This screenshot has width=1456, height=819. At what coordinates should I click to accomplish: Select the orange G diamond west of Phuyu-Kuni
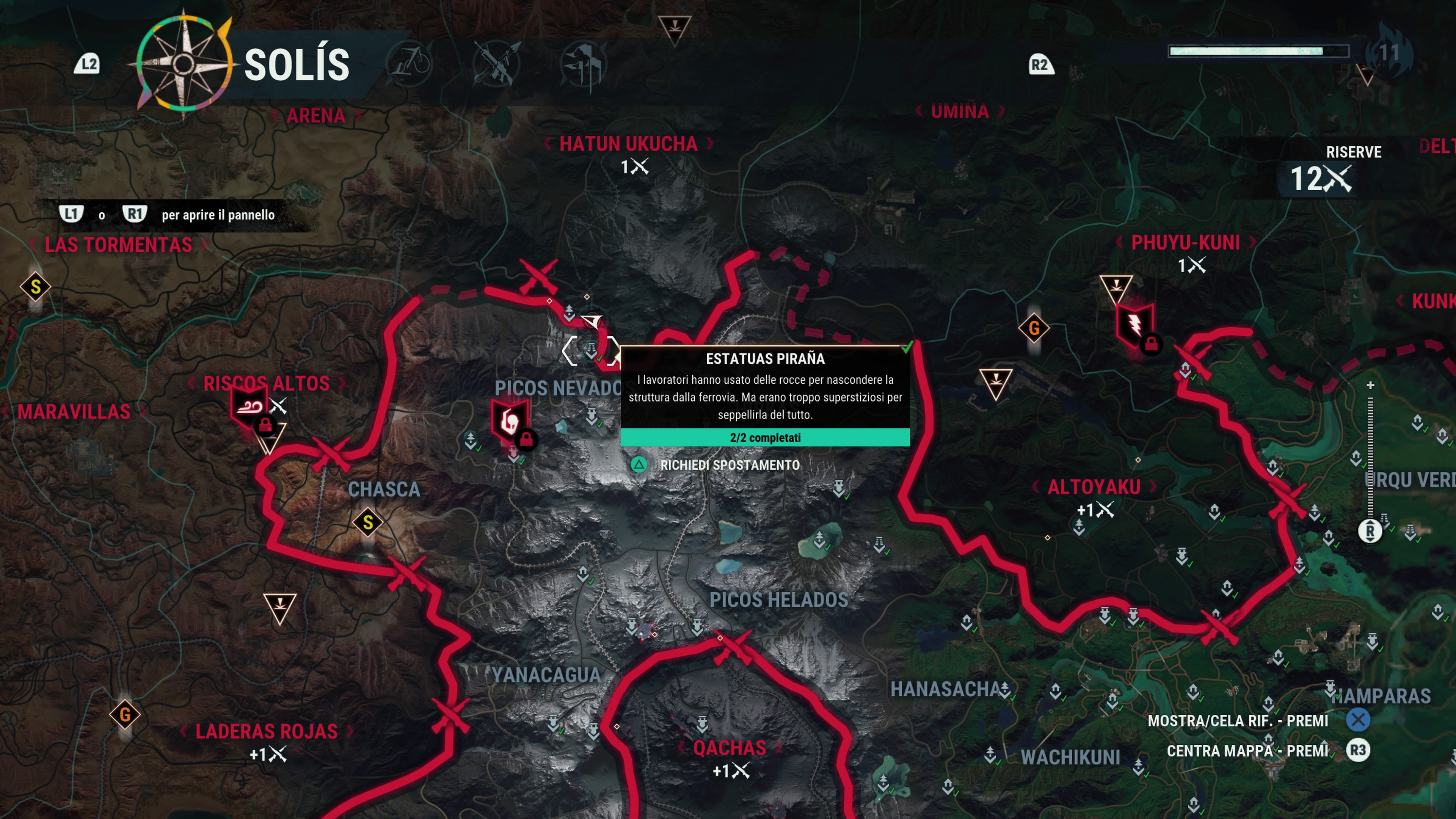pos(1034,328)
